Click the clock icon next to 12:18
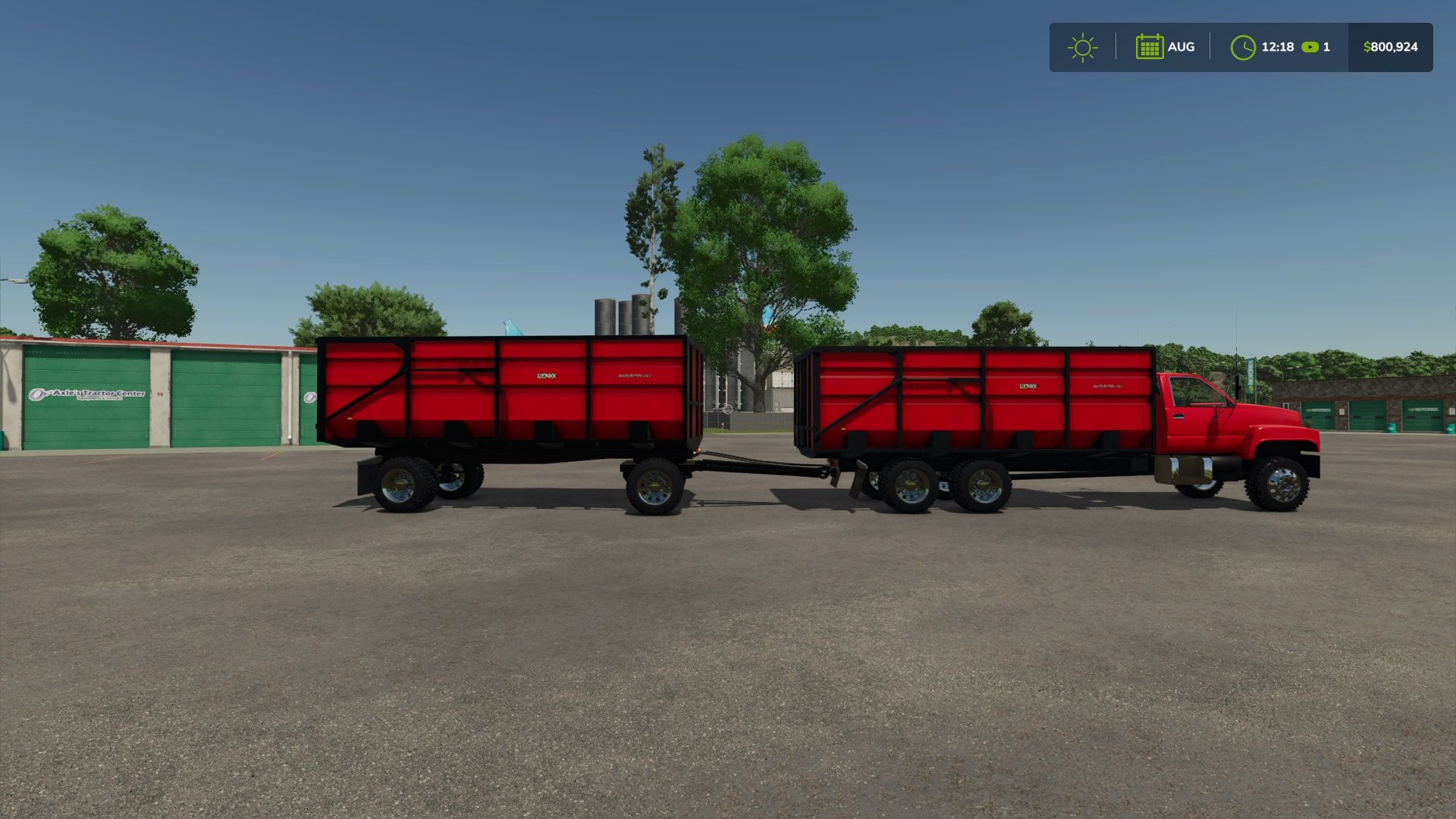Image resolution: width=1456 pixels, height=819 pixels. pyautogui.click(x=1243, y=47)
